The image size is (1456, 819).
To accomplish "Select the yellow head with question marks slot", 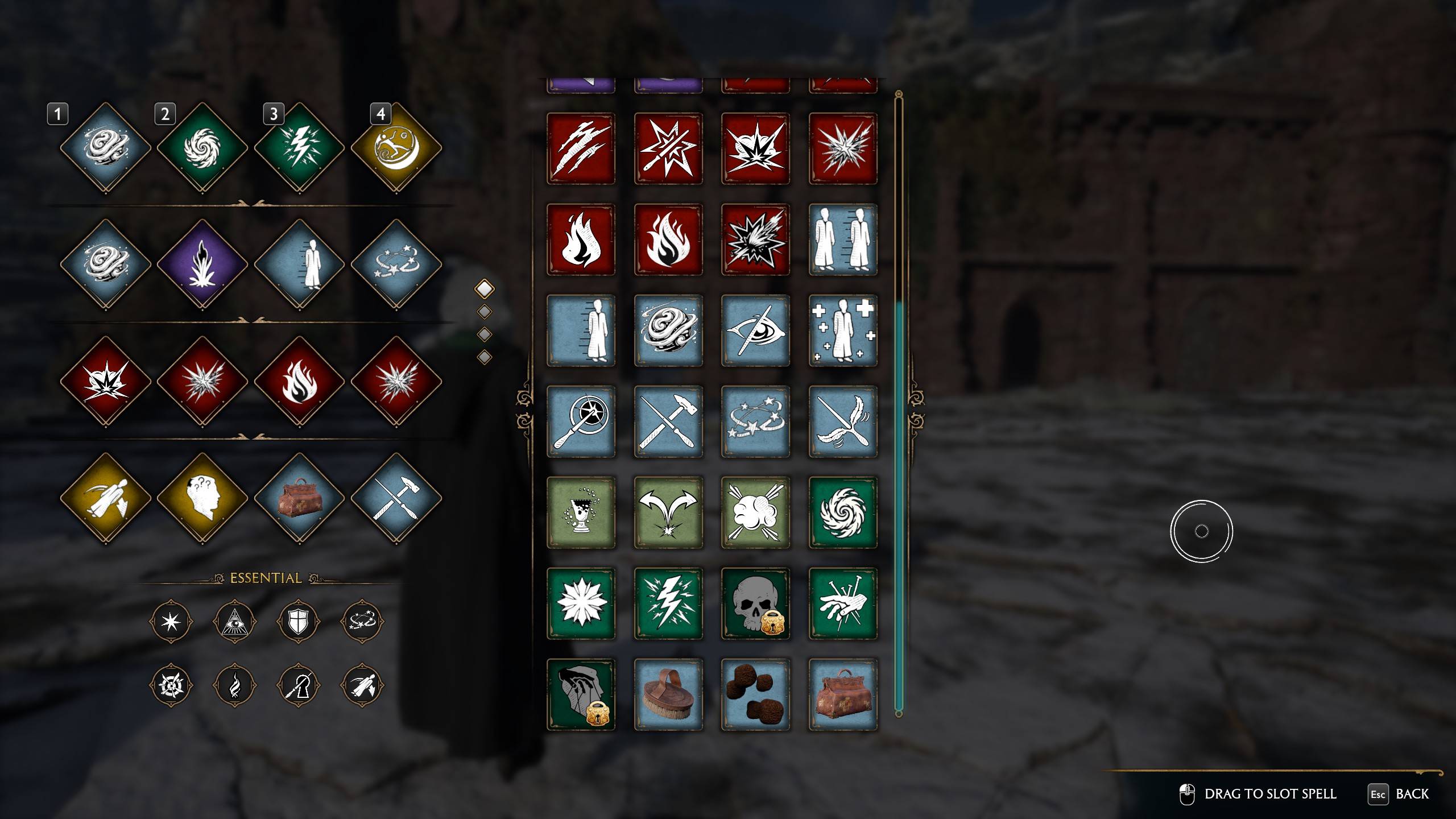I will [x=202, y=498].
